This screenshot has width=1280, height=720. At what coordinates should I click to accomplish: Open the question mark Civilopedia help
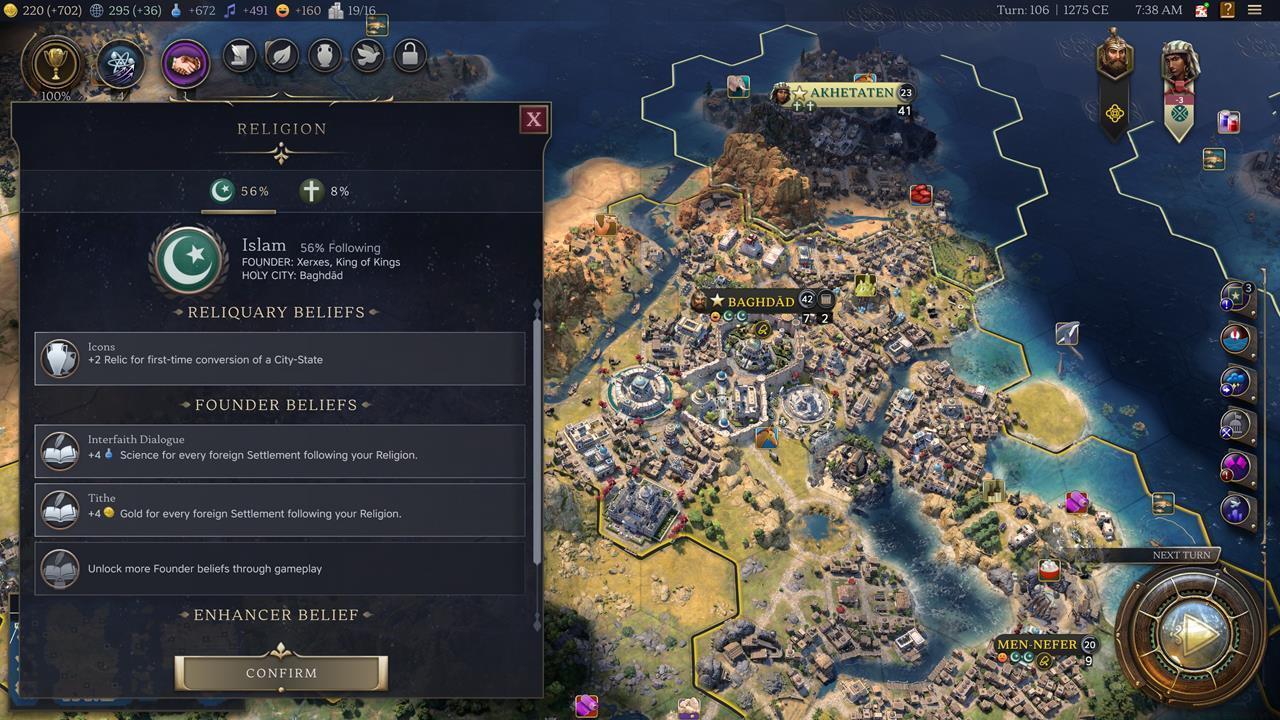point(1227,11)
